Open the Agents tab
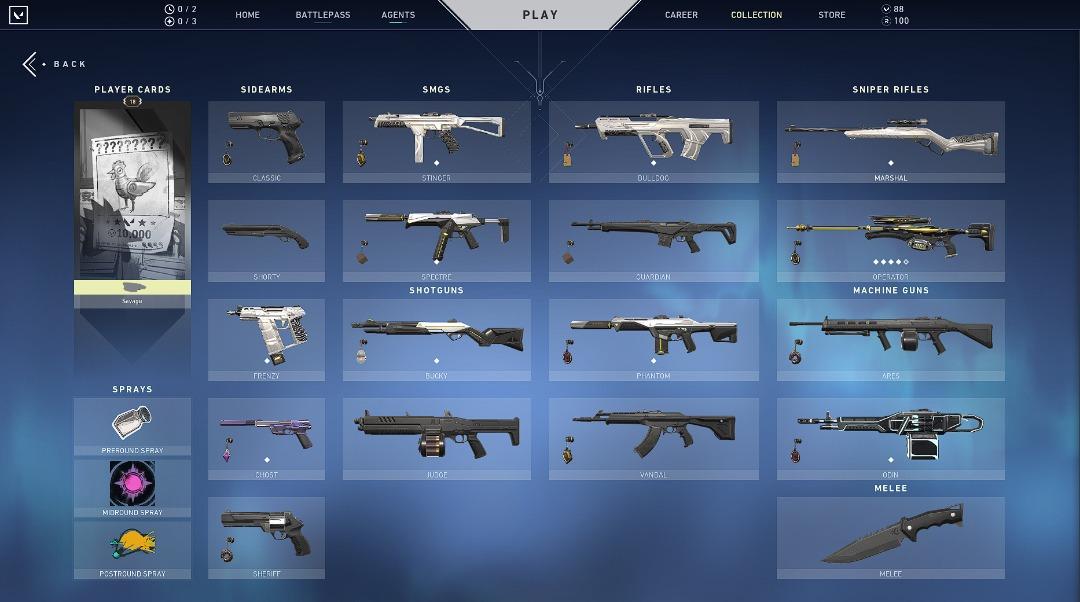The height and width of the screenshot is (602, 1080). [x=398, y=15]
